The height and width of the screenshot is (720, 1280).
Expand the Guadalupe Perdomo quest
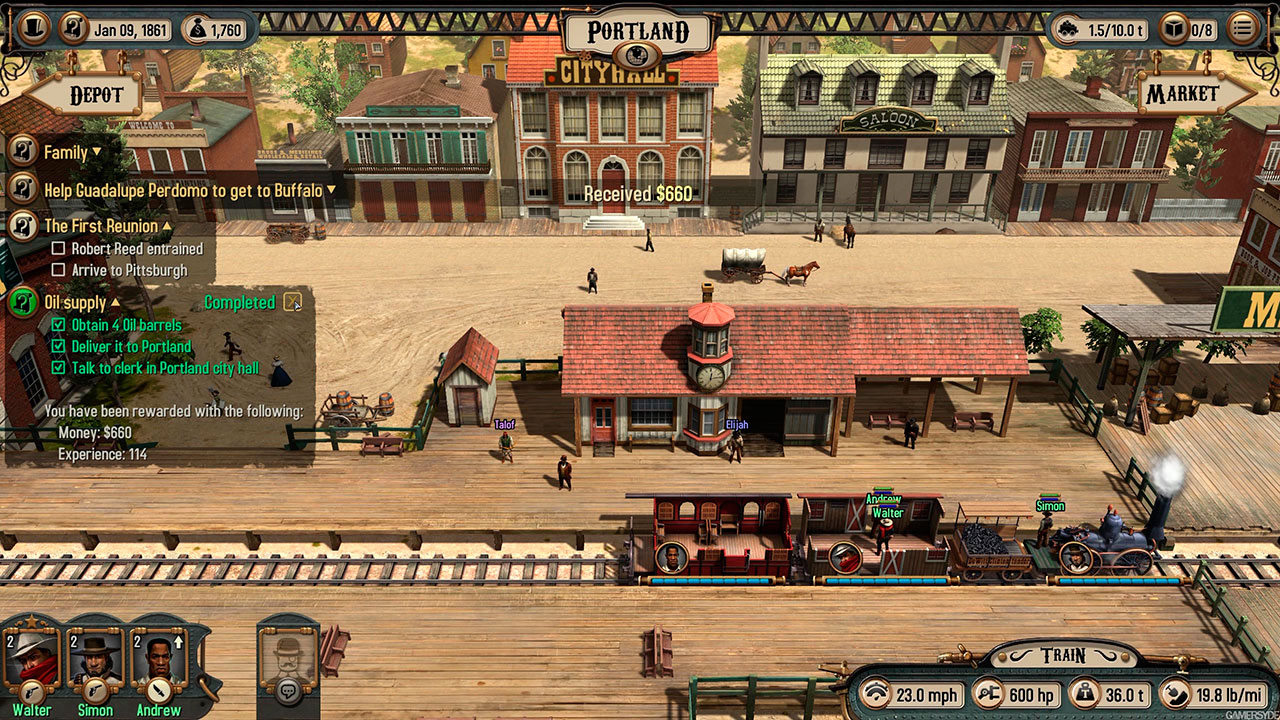pos(331,189)
